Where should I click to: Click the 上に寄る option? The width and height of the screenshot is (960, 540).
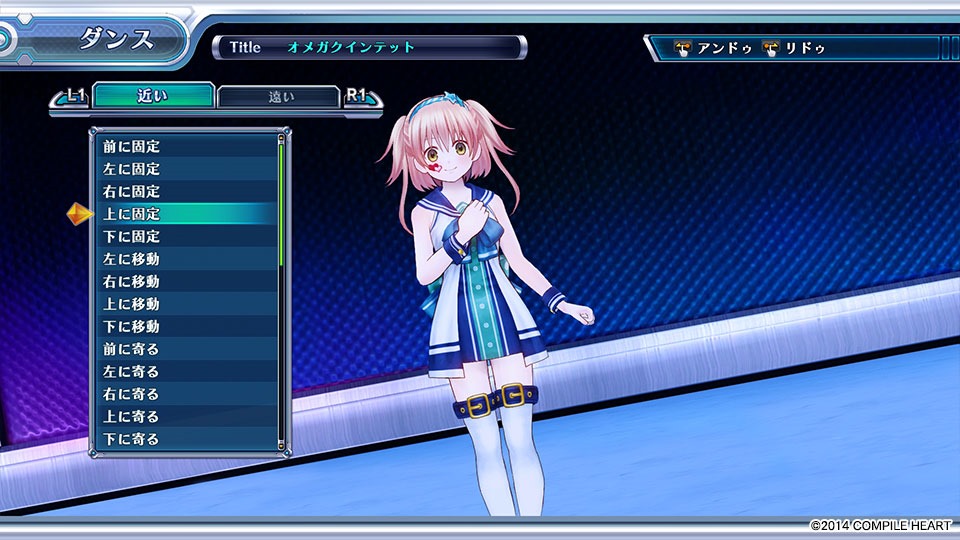(x=185, y=417)
